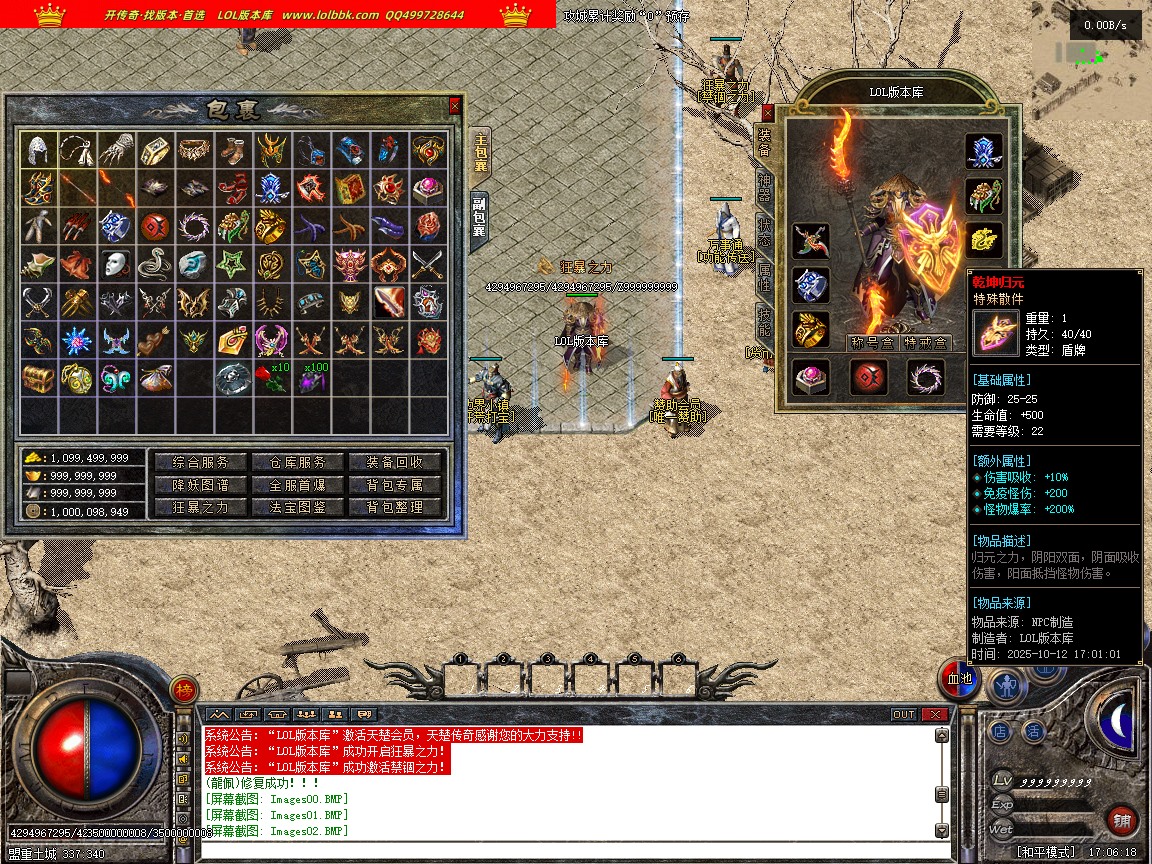Viewport: 1152px width, 864px height.
Task: Select the silver helmet in inventory
Action: point(39,150)
